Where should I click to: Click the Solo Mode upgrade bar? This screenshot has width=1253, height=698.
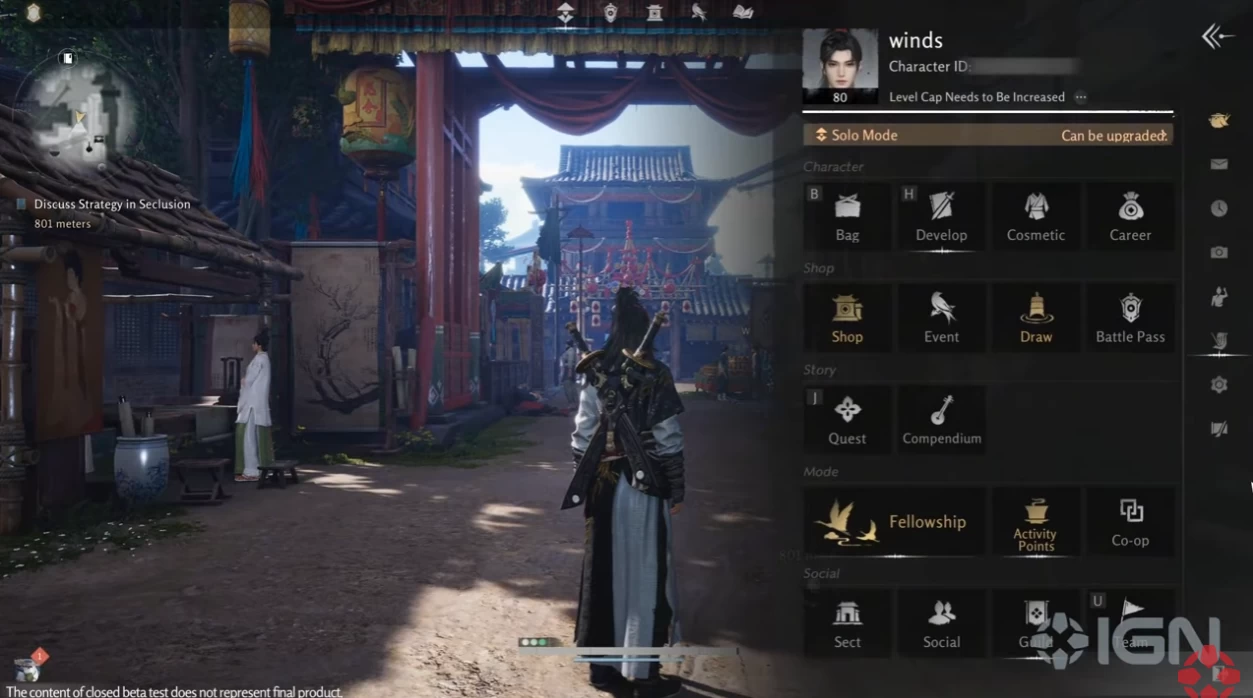tap(988, 135)
